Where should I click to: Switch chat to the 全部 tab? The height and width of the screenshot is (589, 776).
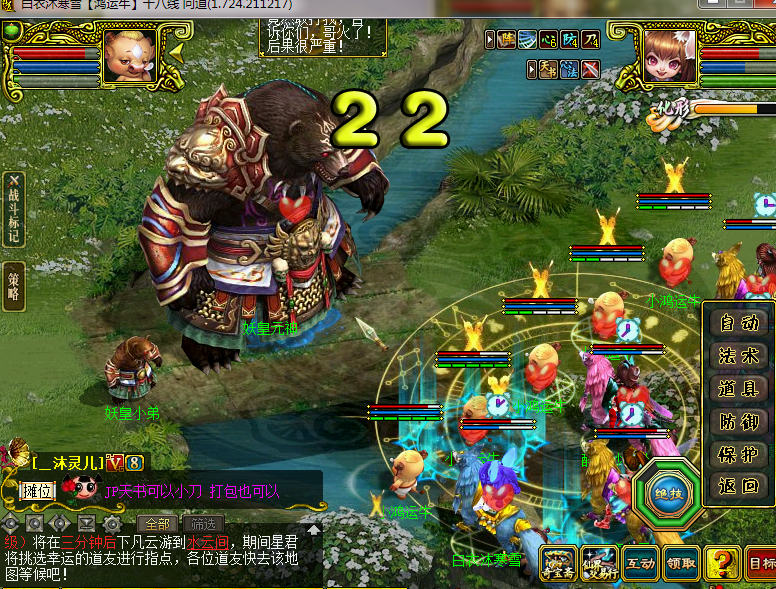(158, 523)
